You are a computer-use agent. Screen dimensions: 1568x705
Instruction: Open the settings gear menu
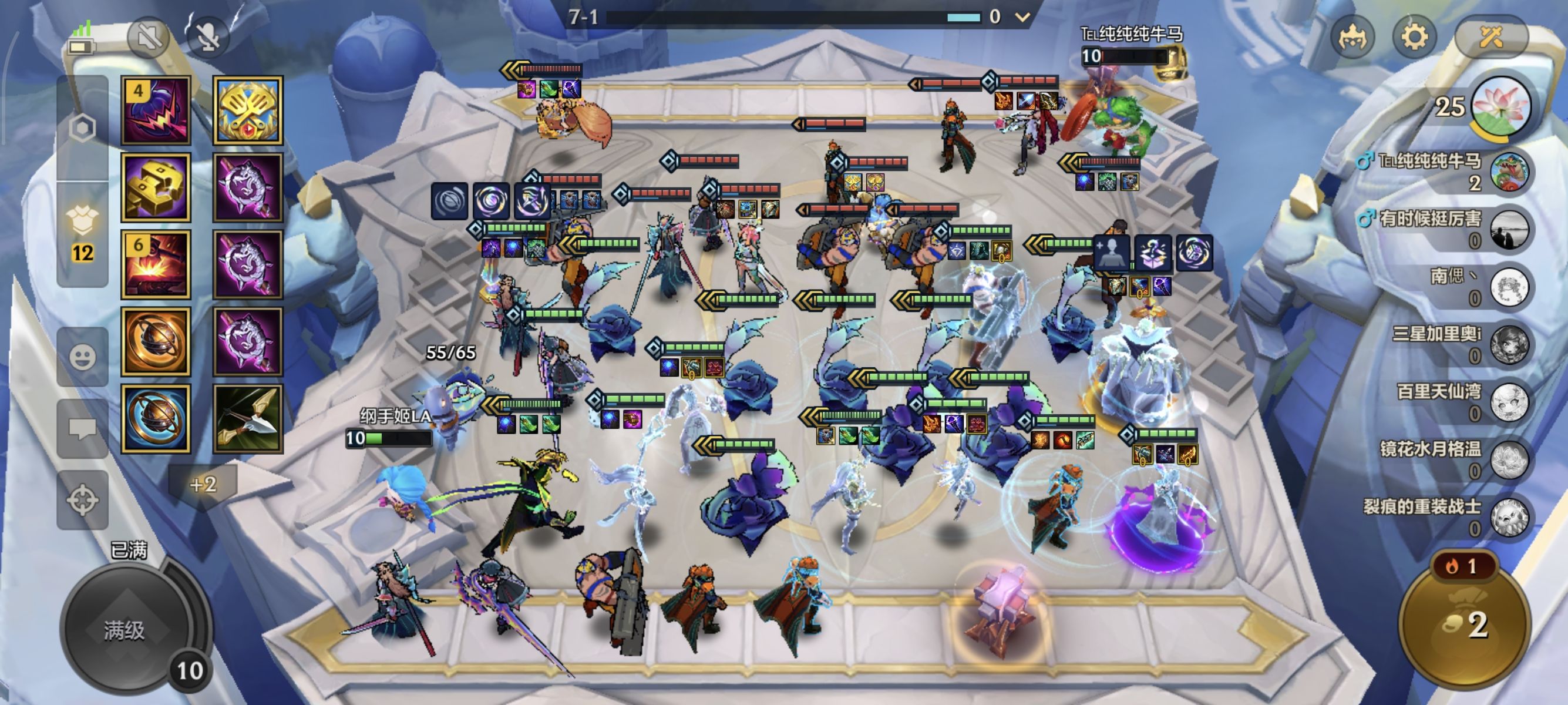[1414, 38]
